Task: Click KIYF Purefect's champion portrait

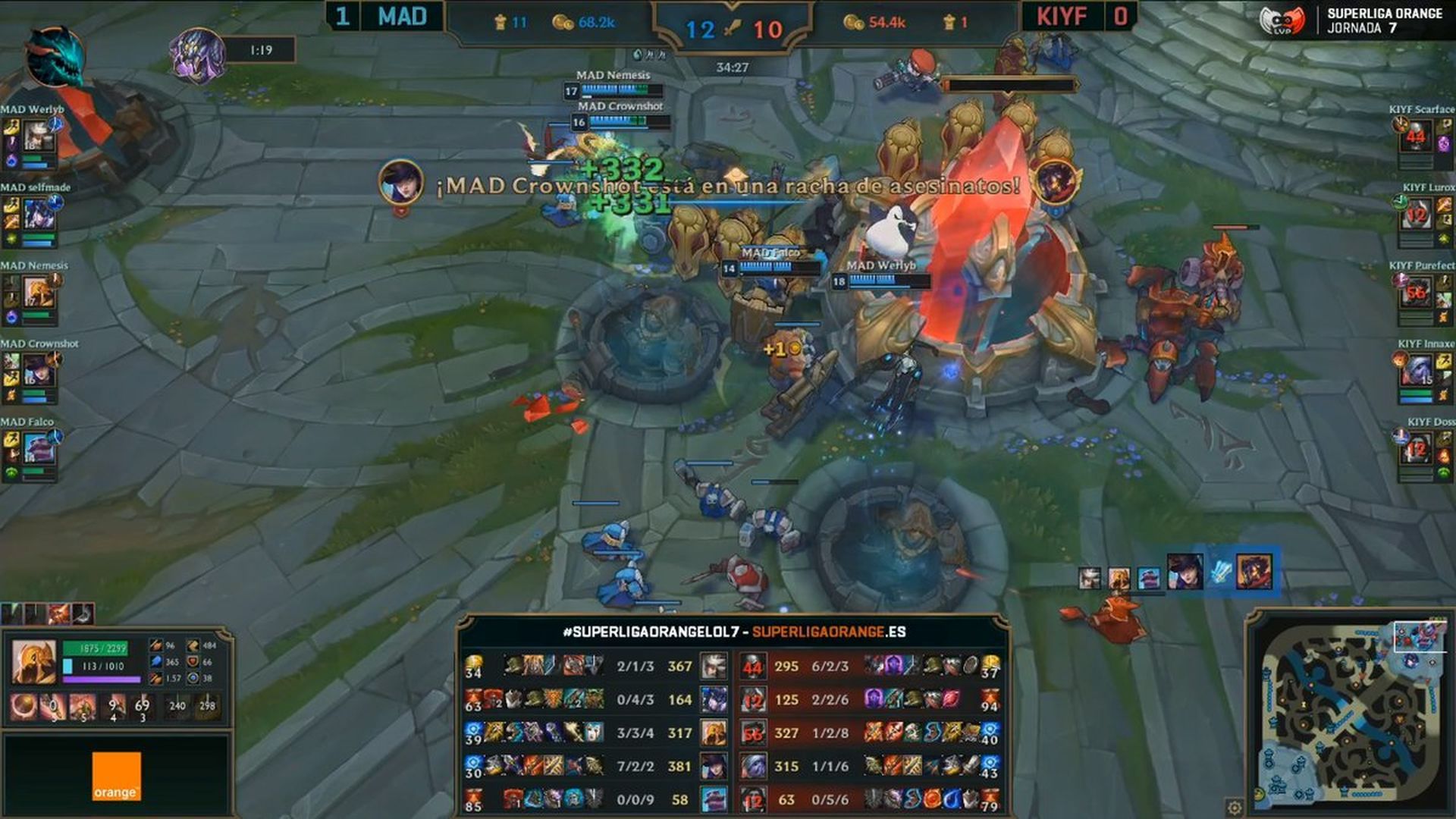Action: (1415, 293)
